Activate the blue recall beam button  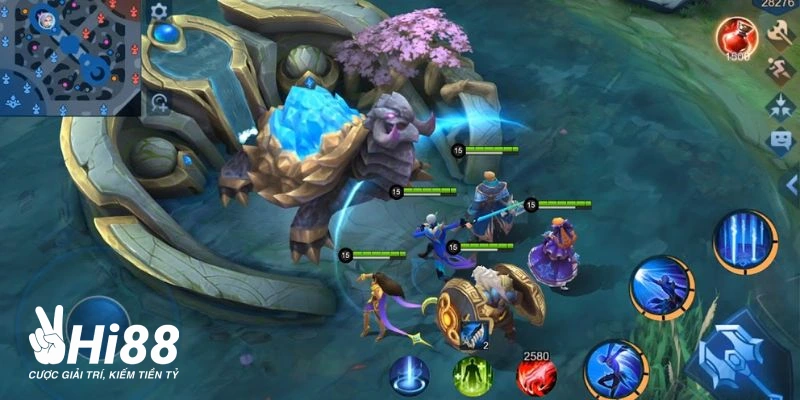[409, 377]
